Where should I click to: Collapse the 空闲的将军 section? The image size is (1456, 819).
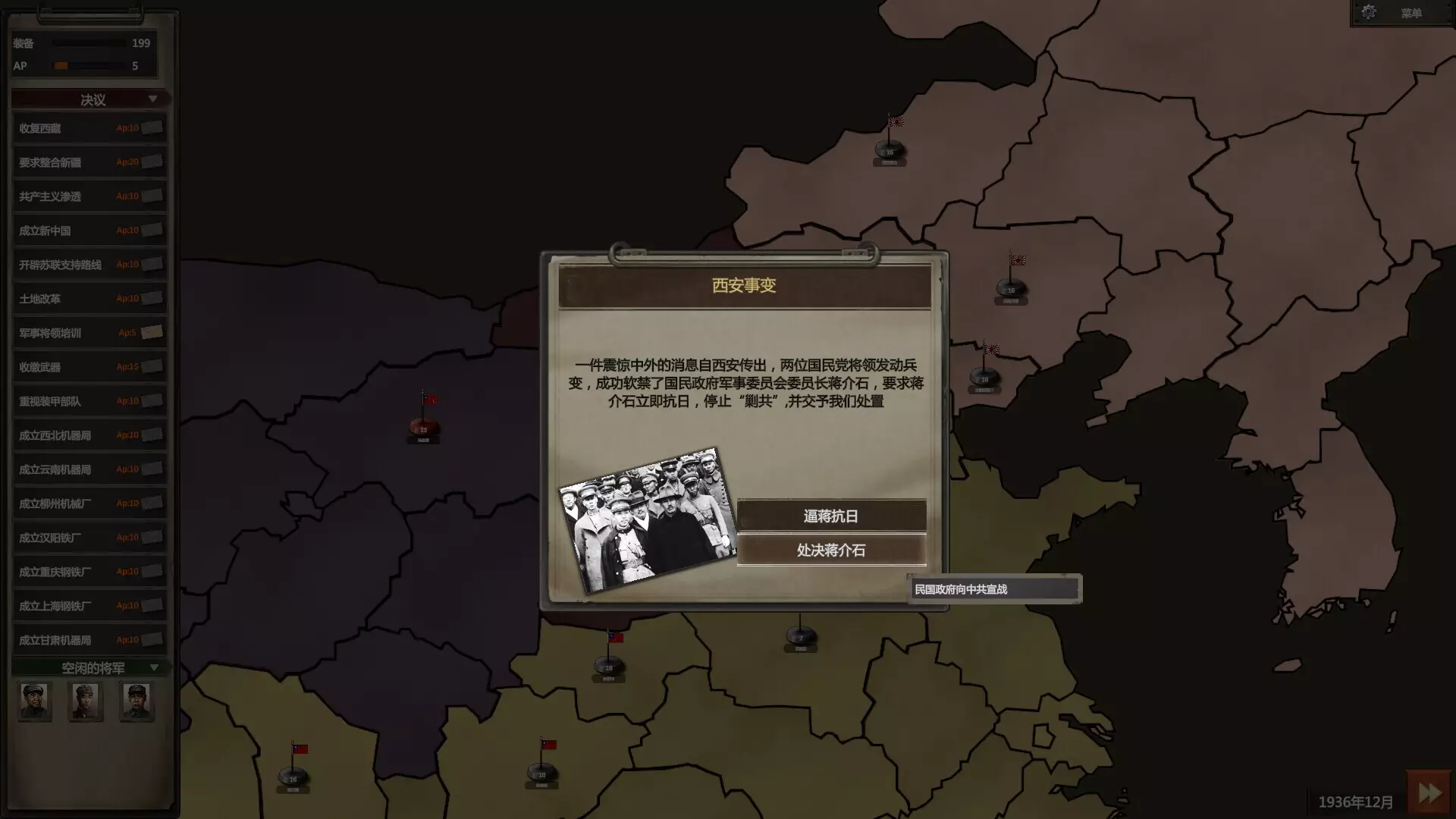pyautogui.click(x=155, y=667)
